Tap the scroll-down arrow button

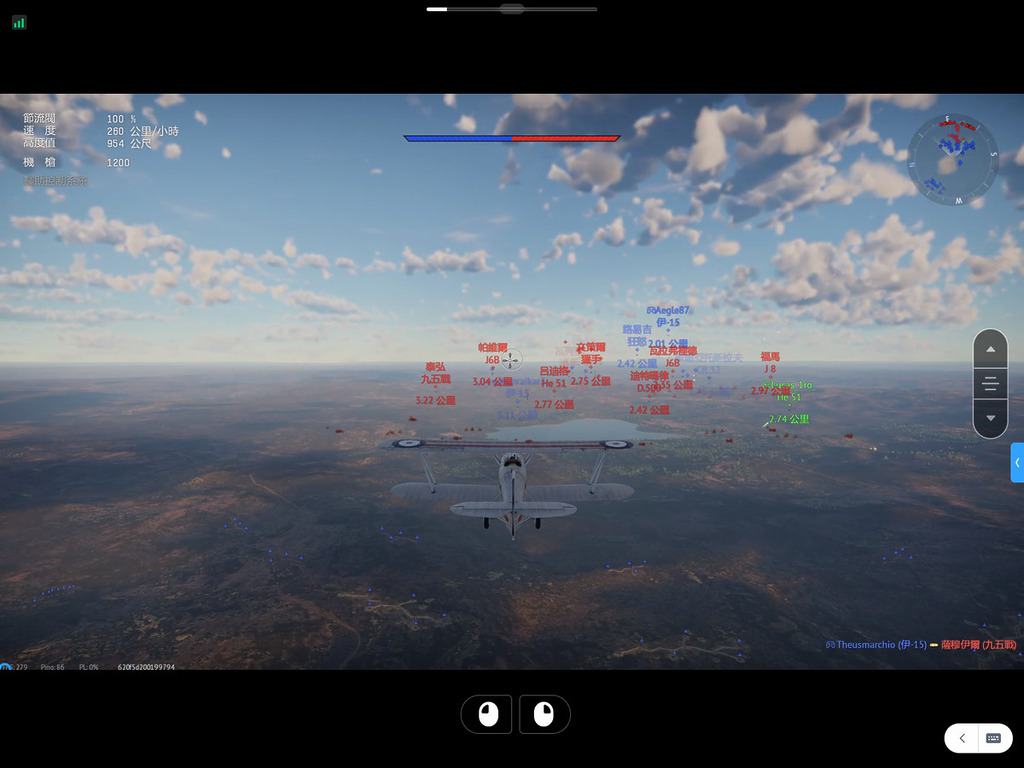click(x=990, y=418)
